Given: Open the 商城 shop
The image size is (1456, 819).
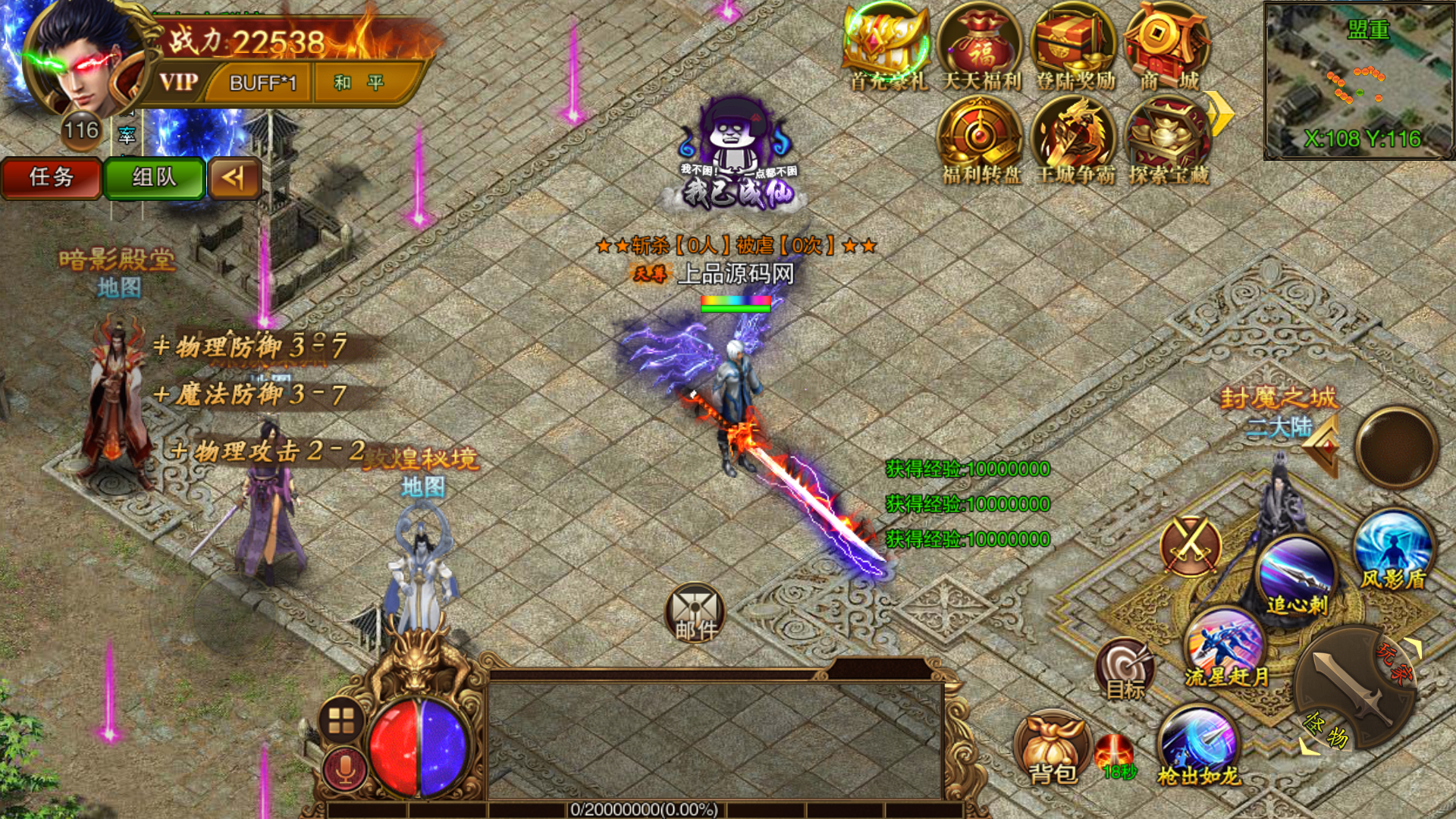Looking at the screenshot, I should [x=1169, y=47].
